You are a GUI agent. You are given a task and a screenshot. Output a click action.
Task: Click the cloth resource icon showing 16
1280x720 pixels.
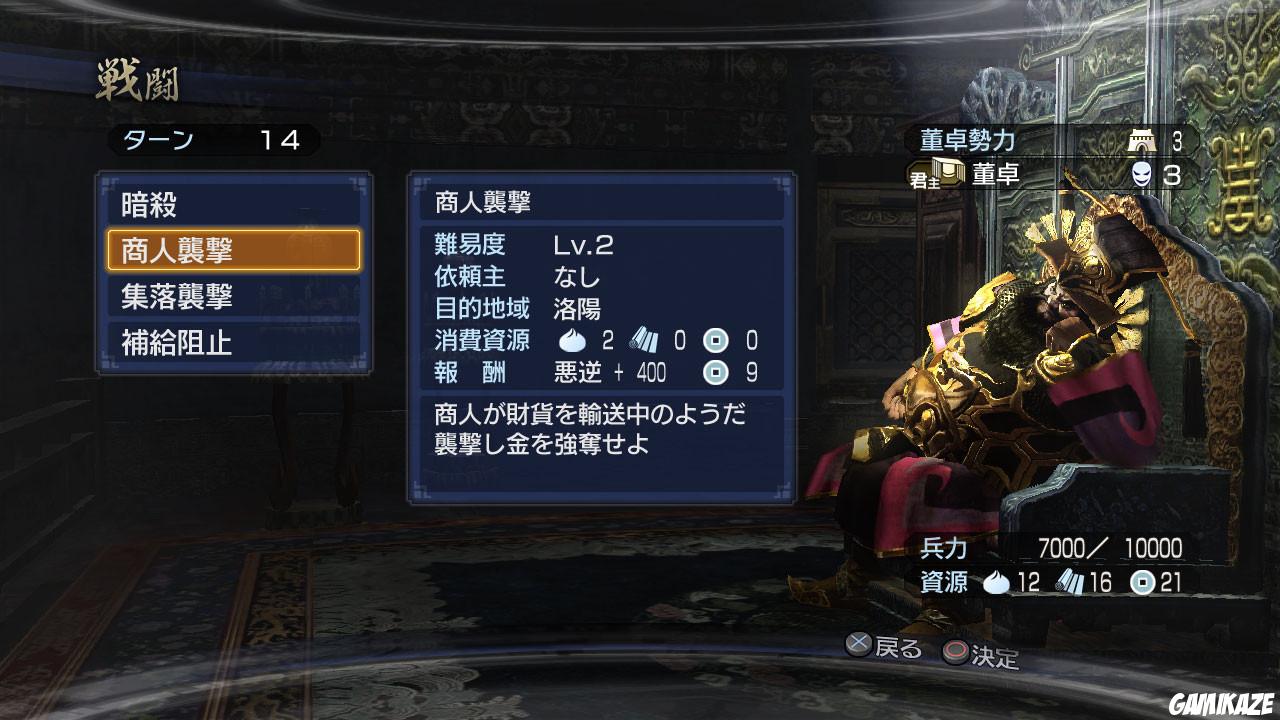click(1073, 581)
